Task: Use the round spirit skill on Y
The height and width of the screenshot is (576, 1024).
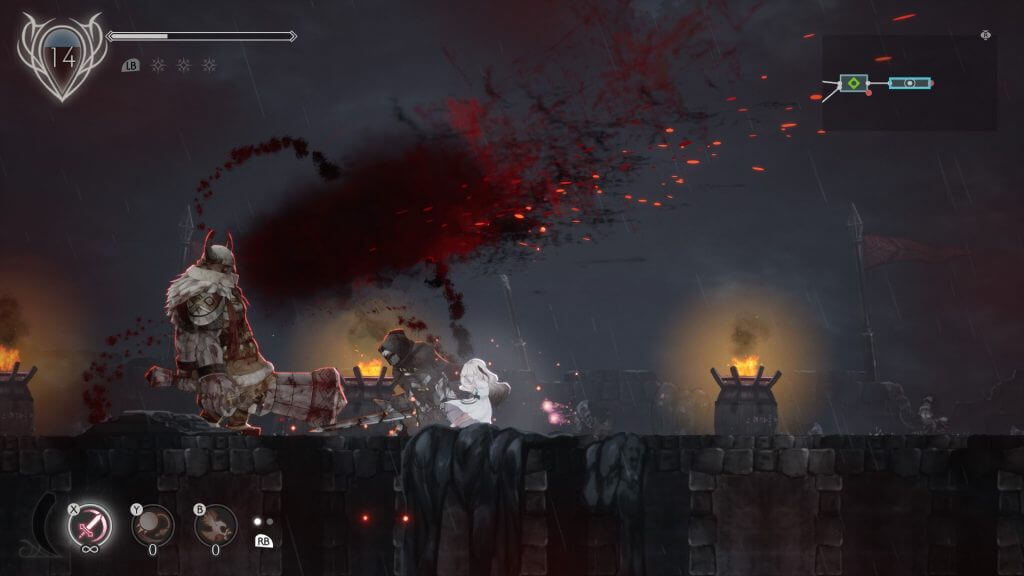Action: tap(153, 525)
